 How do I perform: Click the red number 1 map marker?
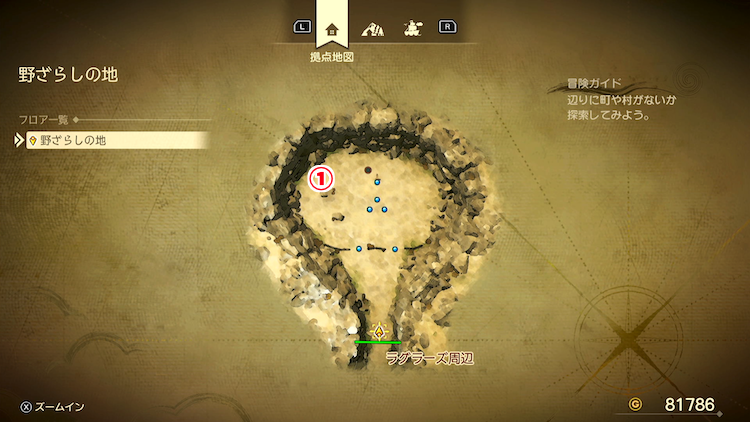[322, 178]
